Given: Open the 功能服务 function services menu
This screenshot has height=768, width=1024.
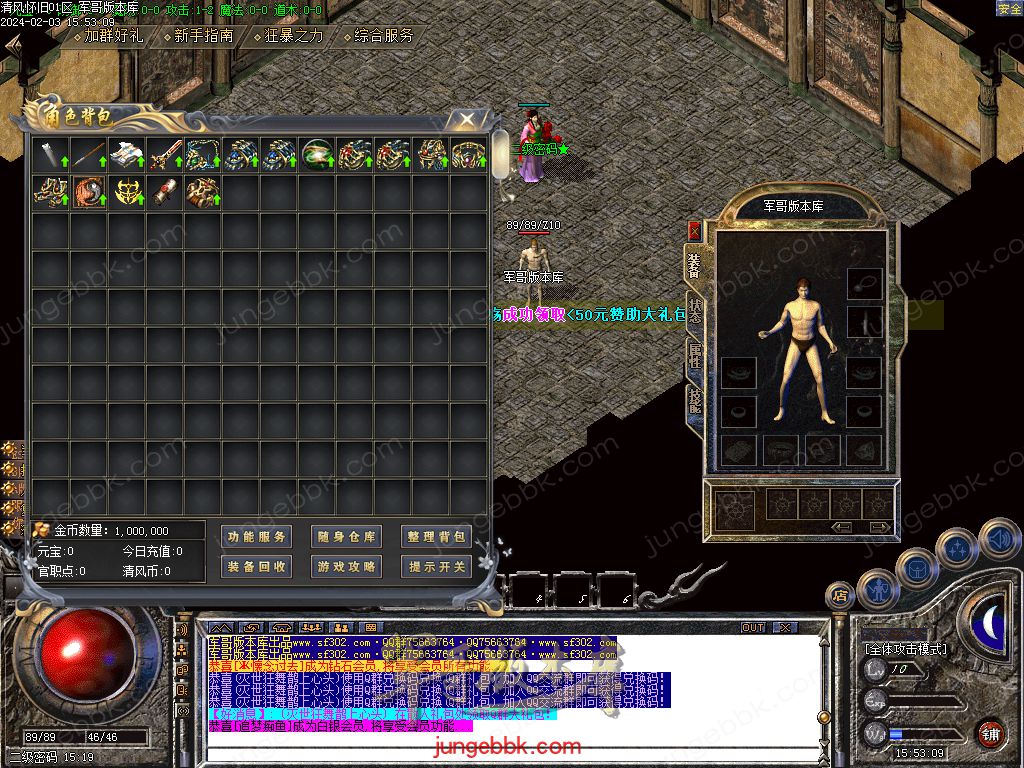Looking at the screenshot, I should pyautogui.click(x=256, y=537).
